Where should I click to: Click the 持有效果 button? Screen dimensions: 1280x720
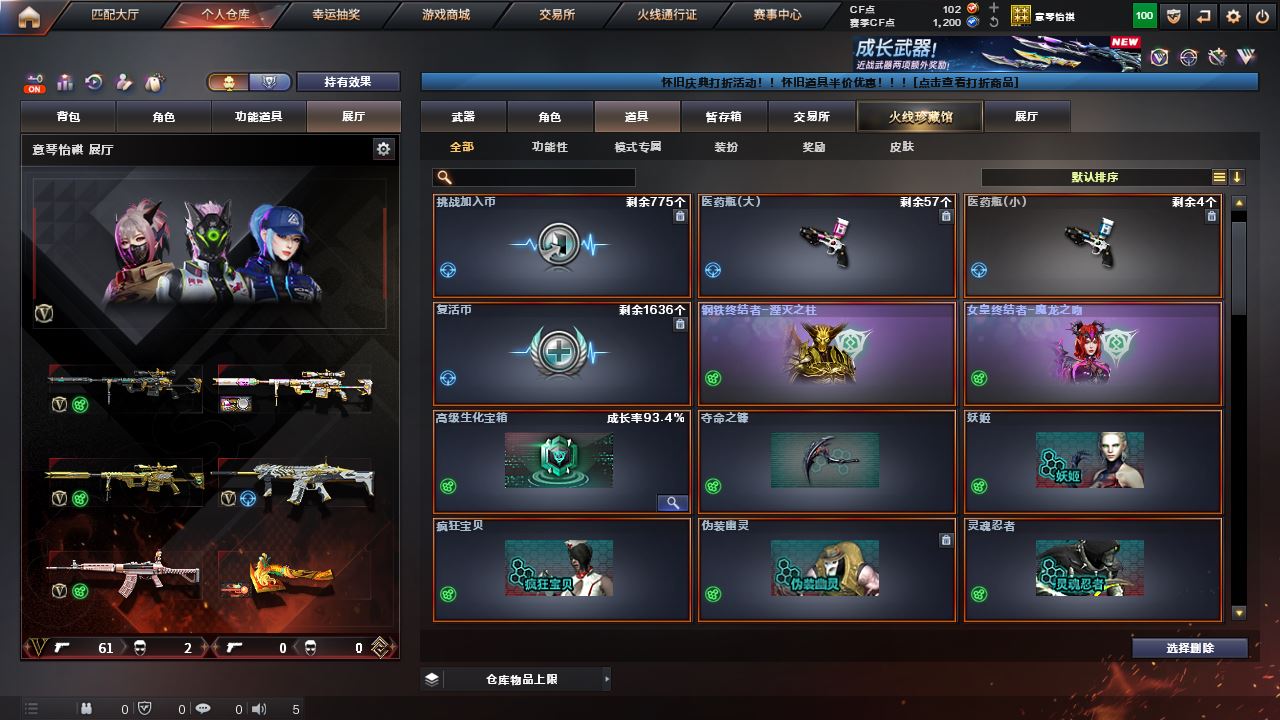click(347, 82)
